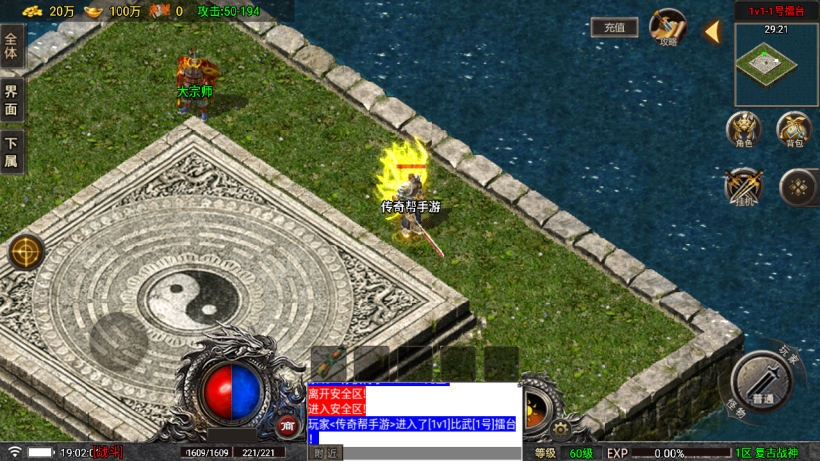Select the 附近 nearby chat channel
820x461 pixels.
point(326,453)
